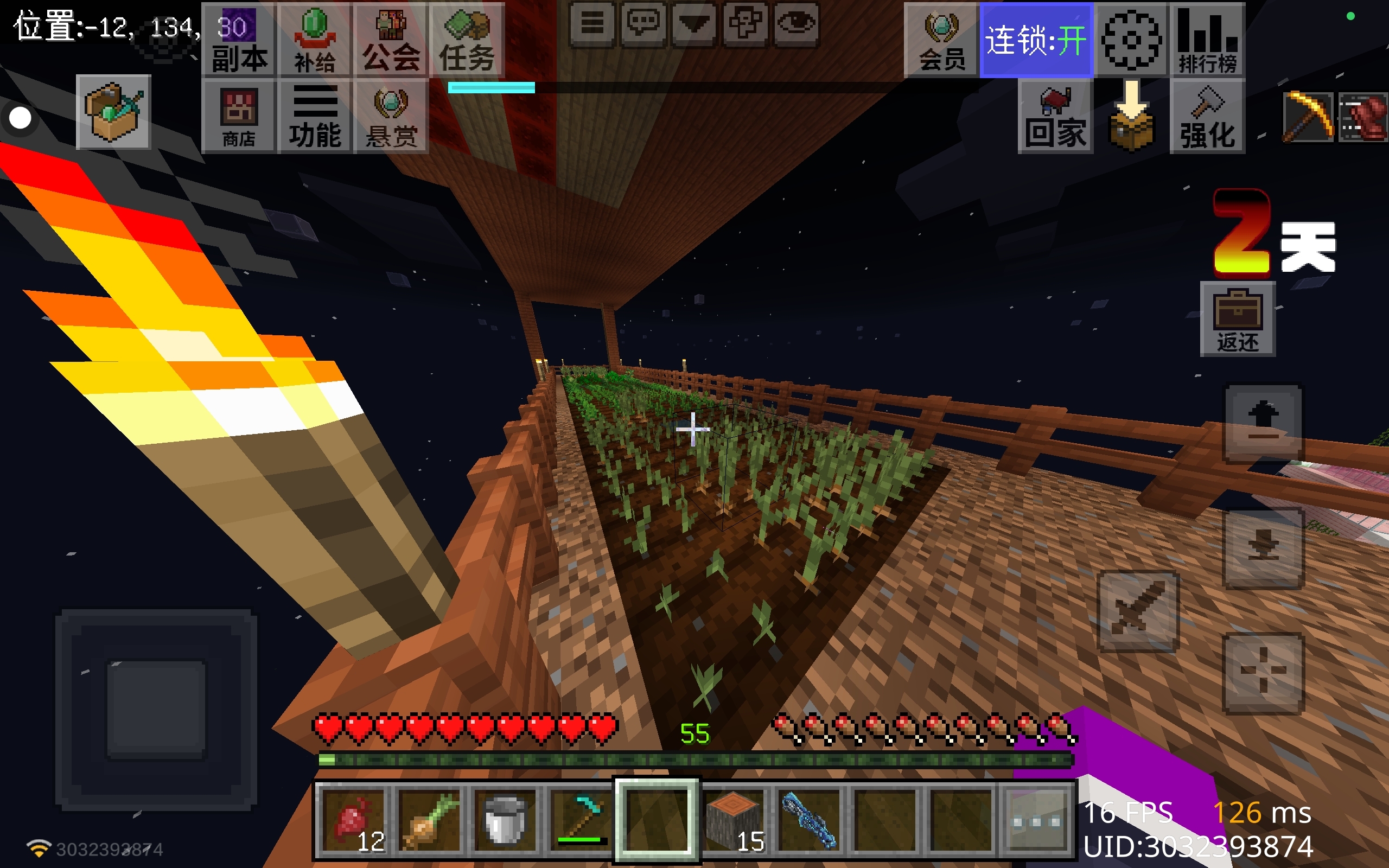1389x868 pixels.
Task: Open the 补给 supply menu
Action: point(315,40)
